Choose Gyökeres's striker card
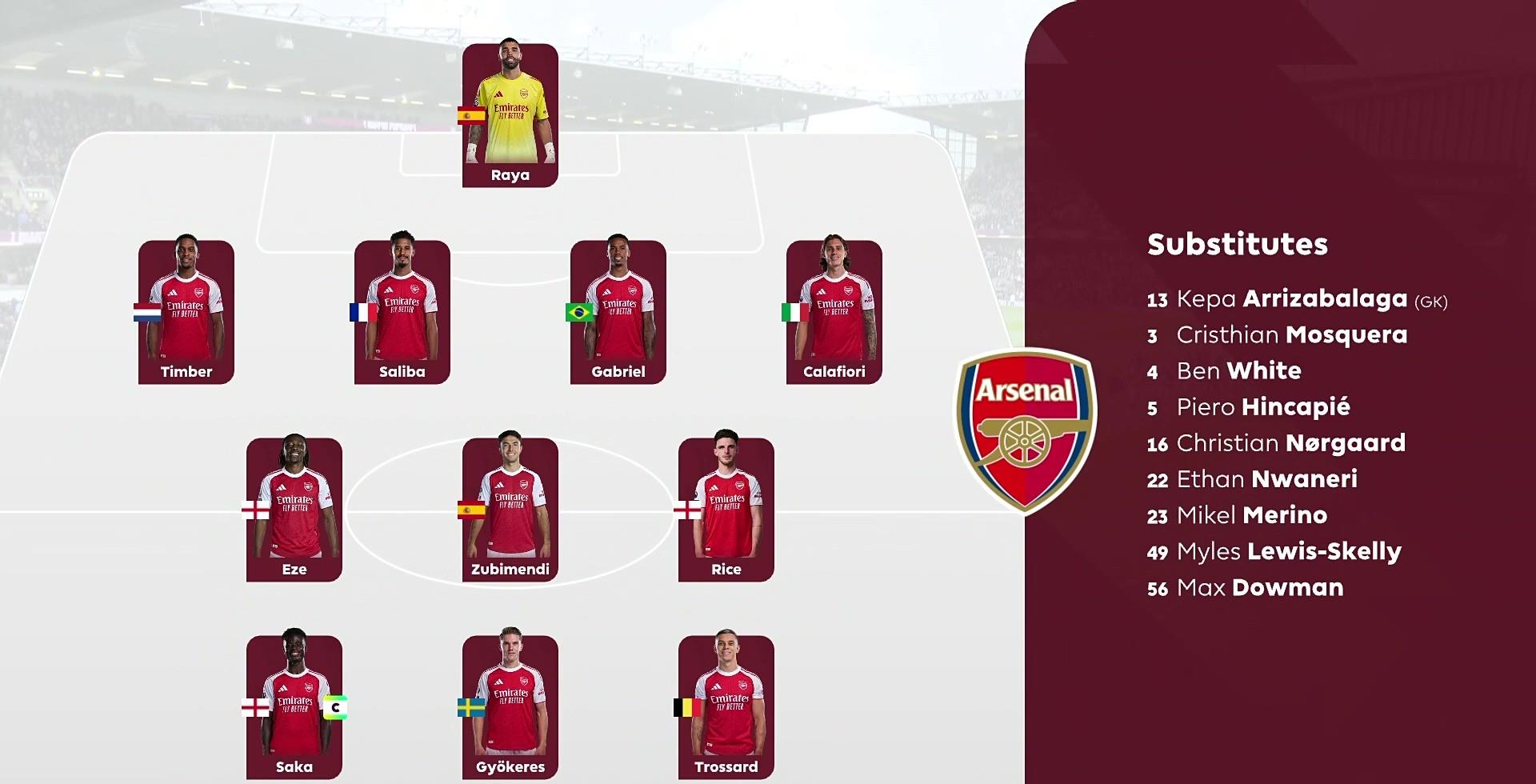This screenshot has width=1536, height=784. point(510,707)
